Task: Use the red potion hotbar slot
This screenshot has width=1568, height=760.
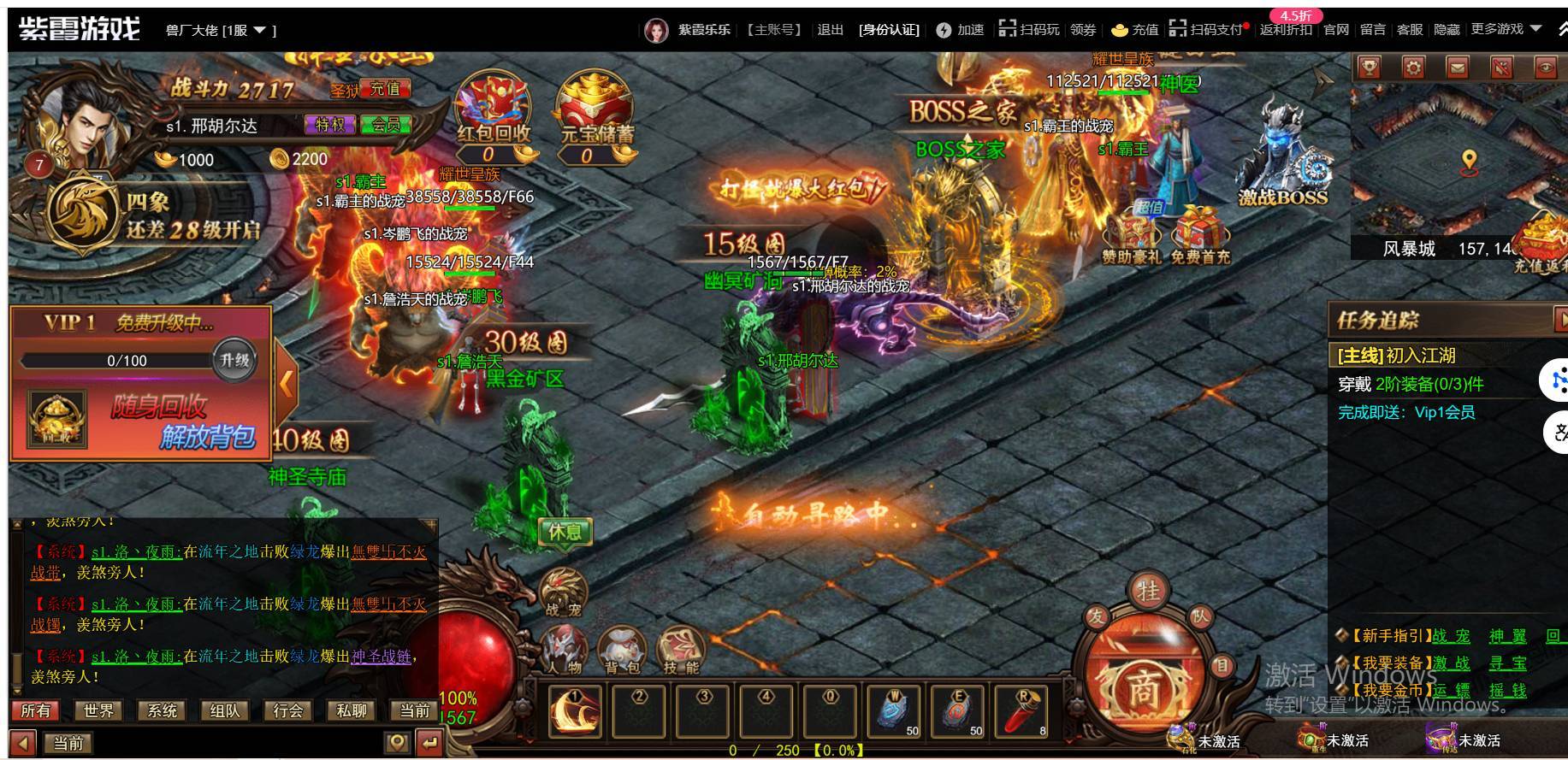Action: coord(1023,710)
